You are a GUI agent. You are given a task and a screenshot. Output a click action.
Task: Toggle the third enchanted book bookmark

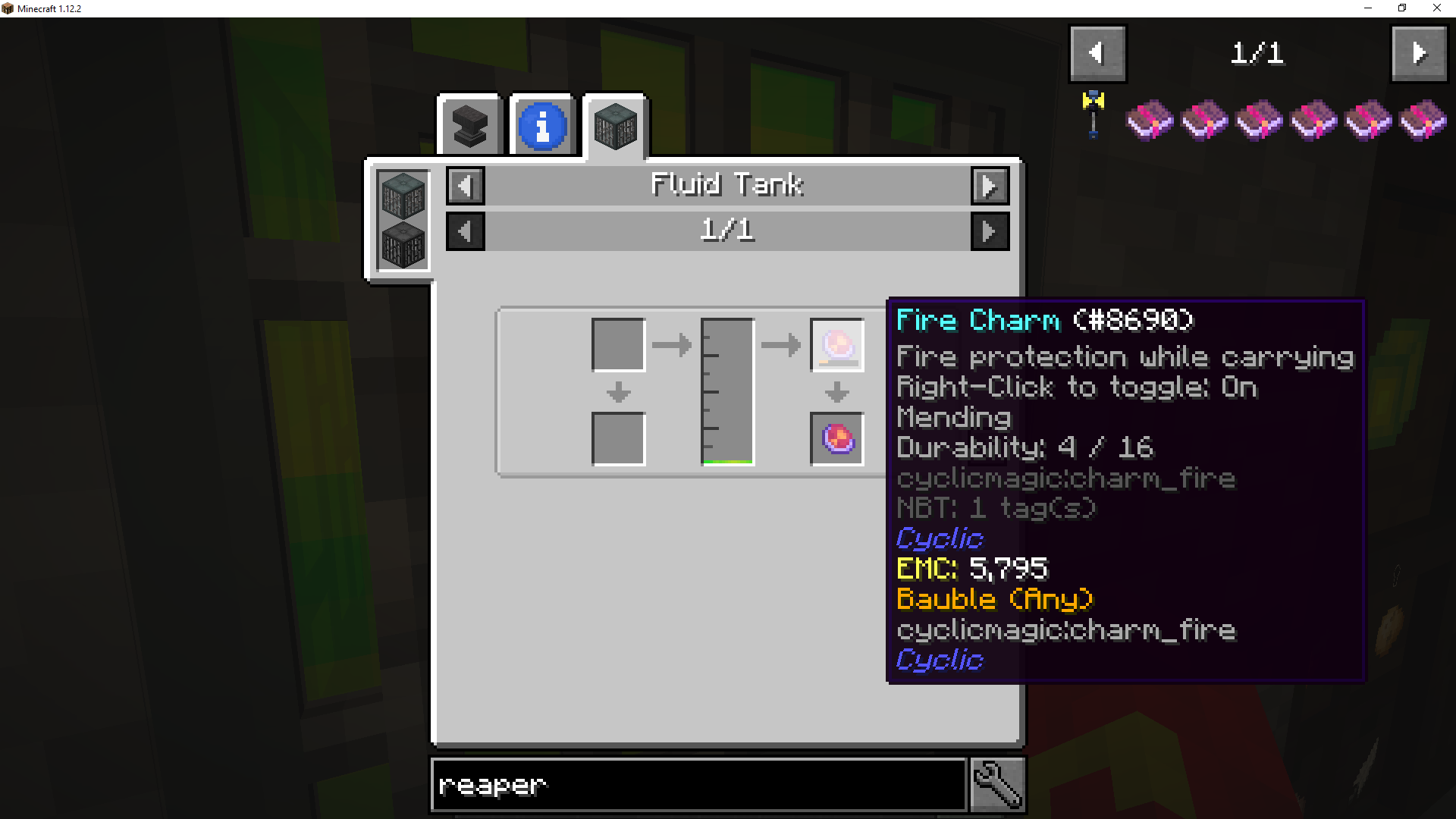1258,120
